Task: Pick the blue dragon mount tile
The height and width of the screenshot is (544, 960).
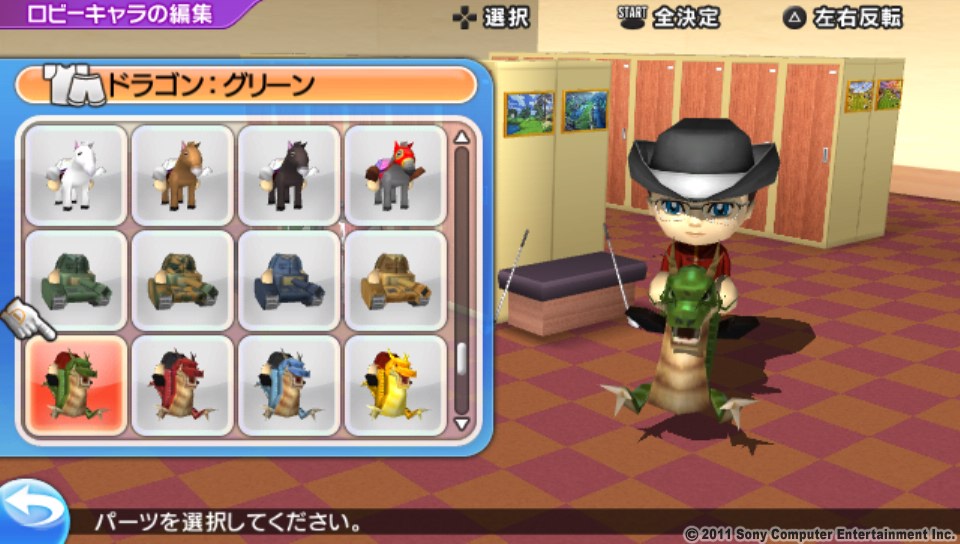Action: 289,386
